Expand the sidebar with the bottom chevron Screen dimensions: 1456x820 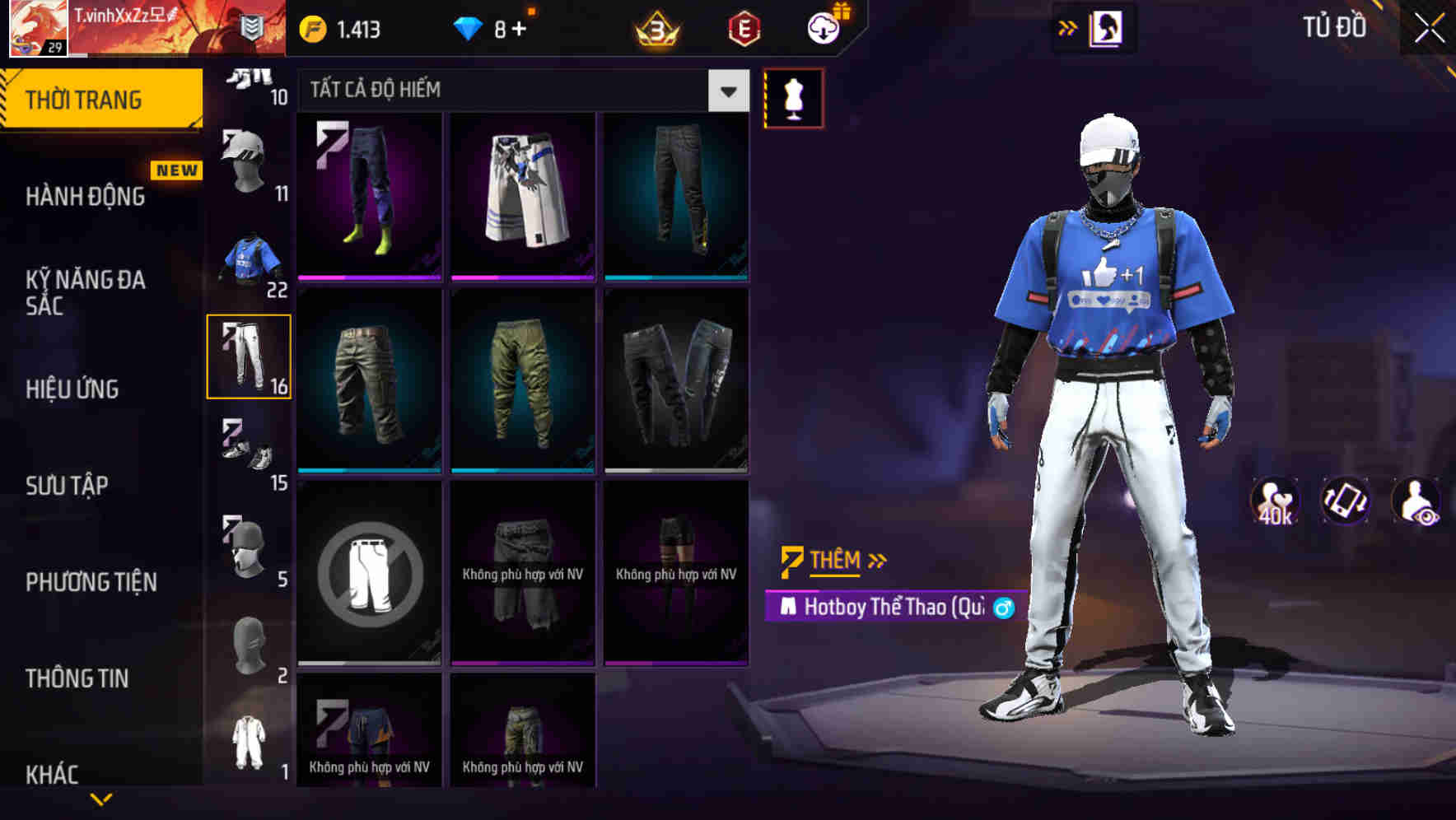(x=102, y=797)
